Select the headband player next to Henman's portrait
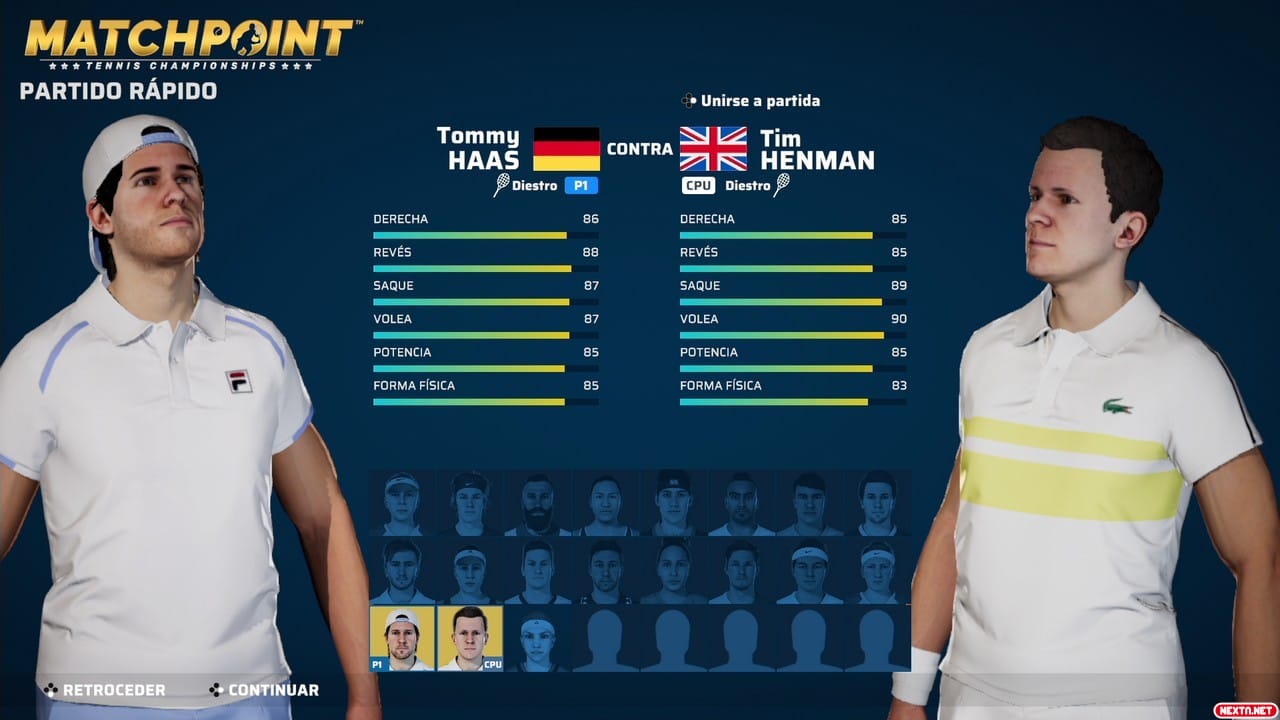Screen dimensions: 1280x720 coord(537,638)
